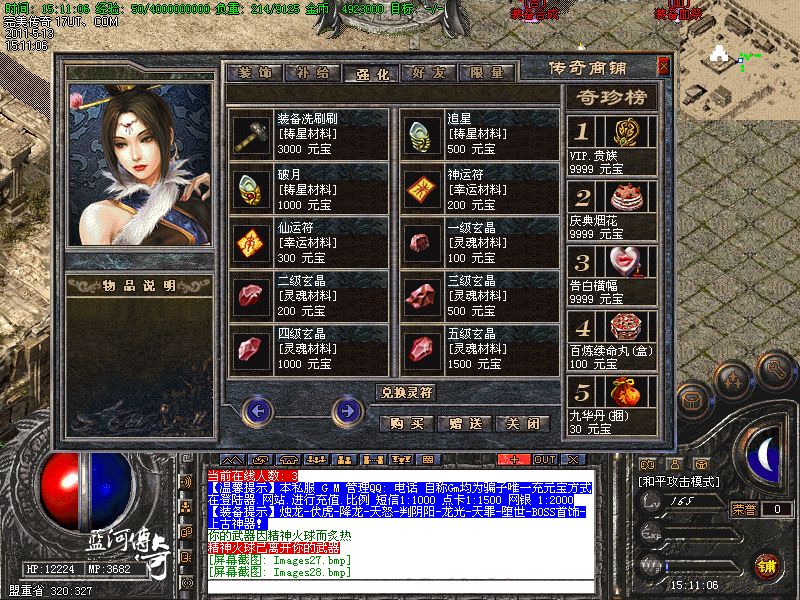Click the 关闭 close button
Image resolution: width=800 pixels, height=600 pixels.
[x=524, y=423]
